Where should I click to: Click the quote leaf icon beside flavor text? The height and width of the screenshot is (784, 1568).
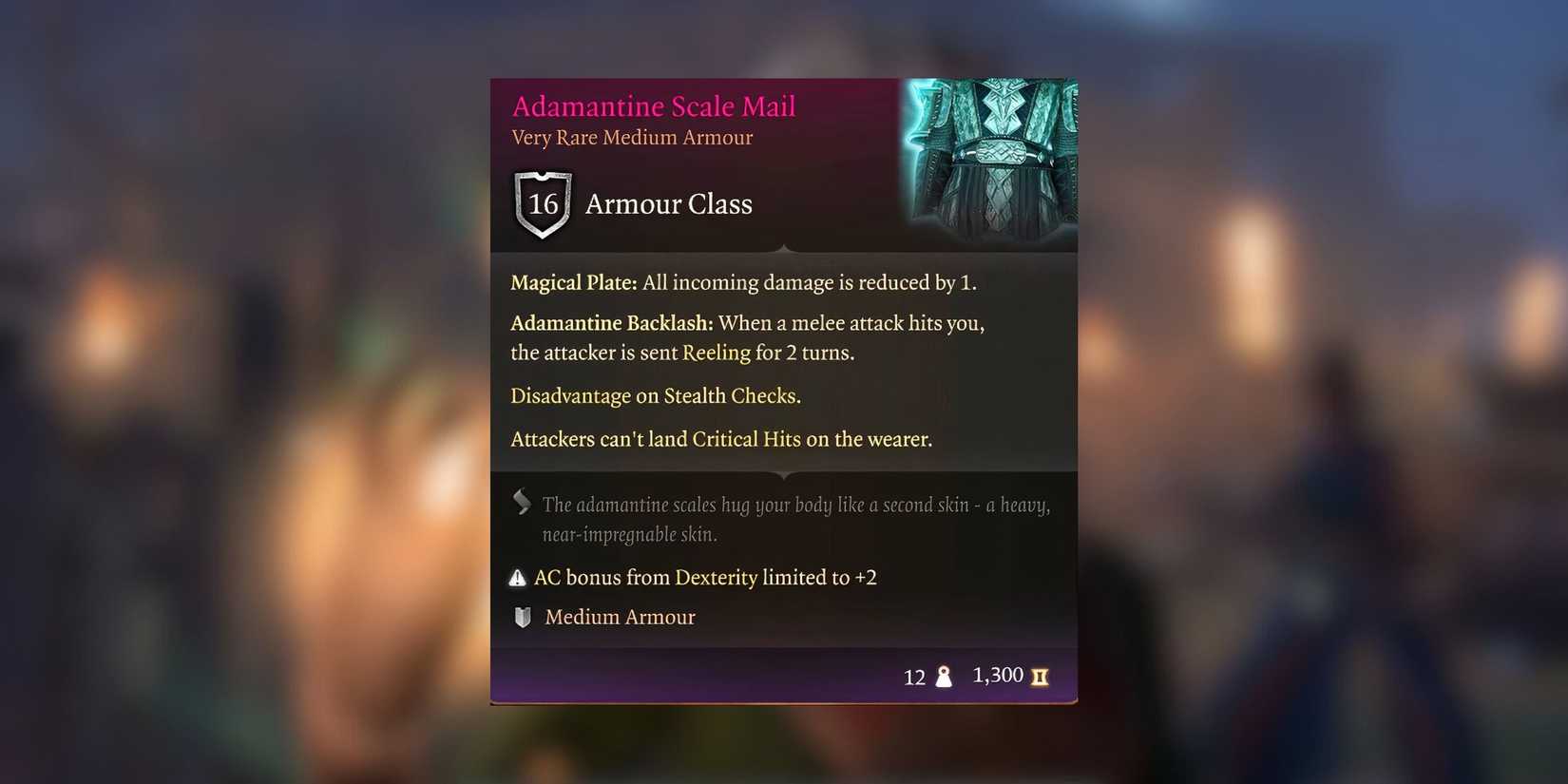point(521,501)
